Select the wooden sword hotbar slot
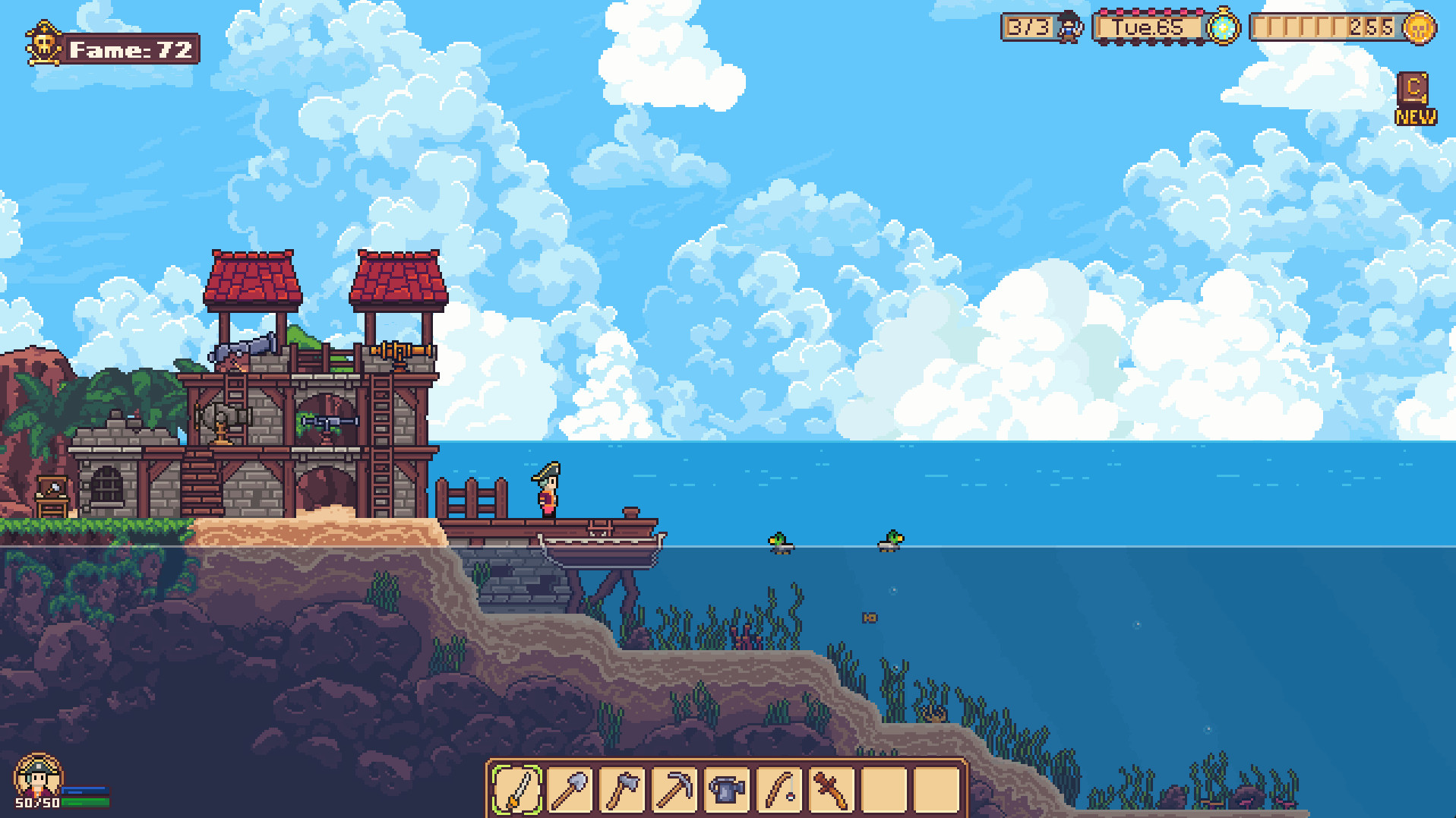This screenshot has width=1456, height=818. coord(832,790)
